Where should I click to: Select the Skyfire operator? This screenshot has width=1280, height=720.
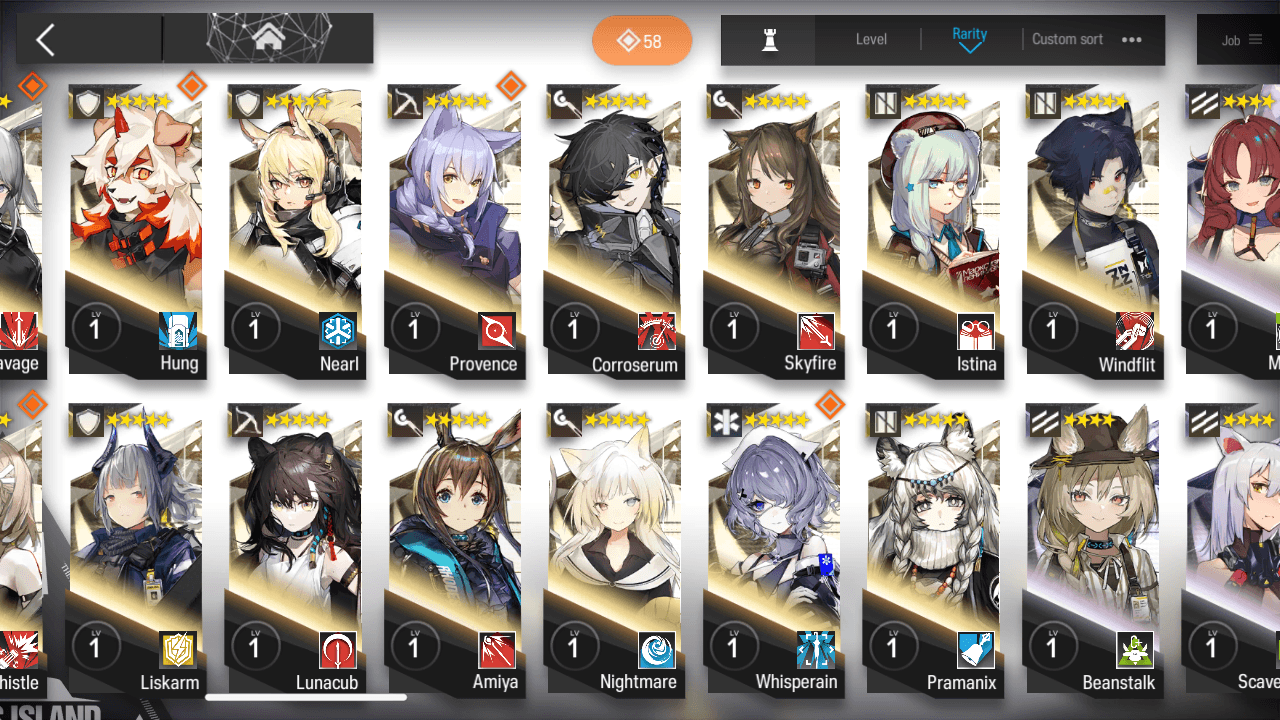(774, 230)
